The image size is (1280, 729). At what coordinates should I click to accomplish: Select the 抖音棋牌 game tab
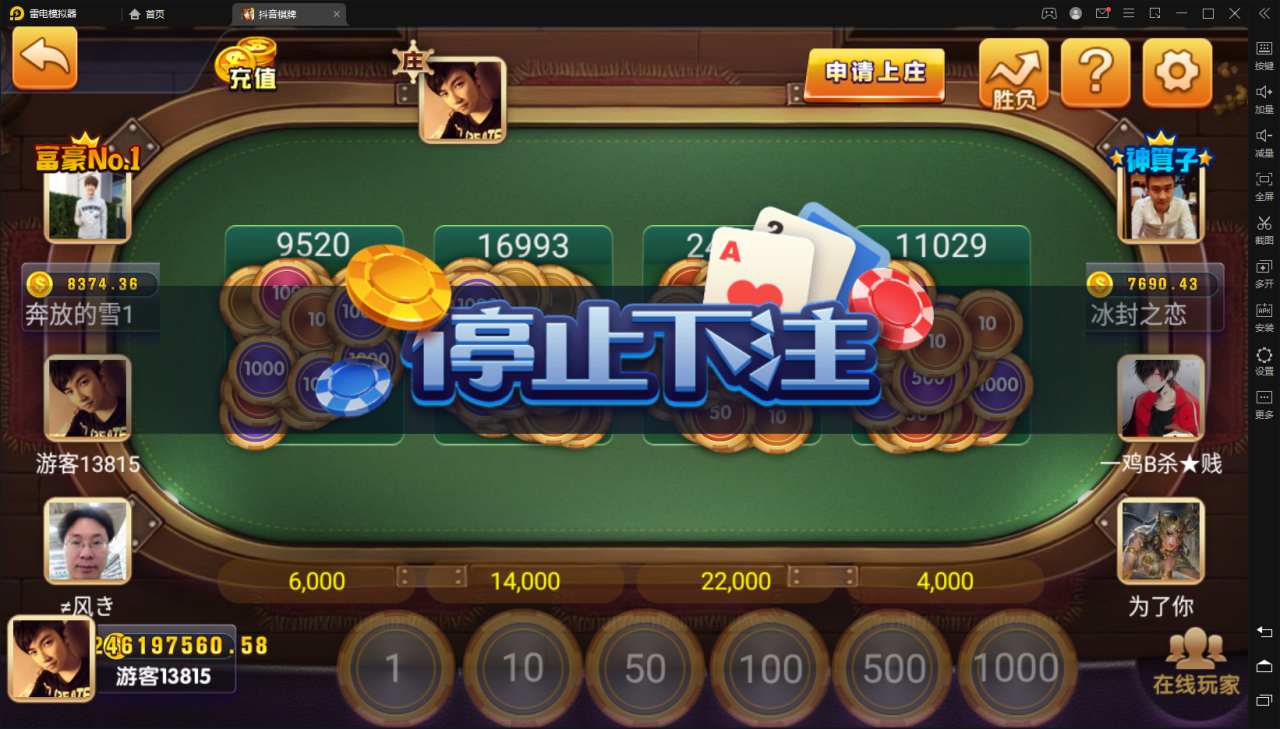278,14
